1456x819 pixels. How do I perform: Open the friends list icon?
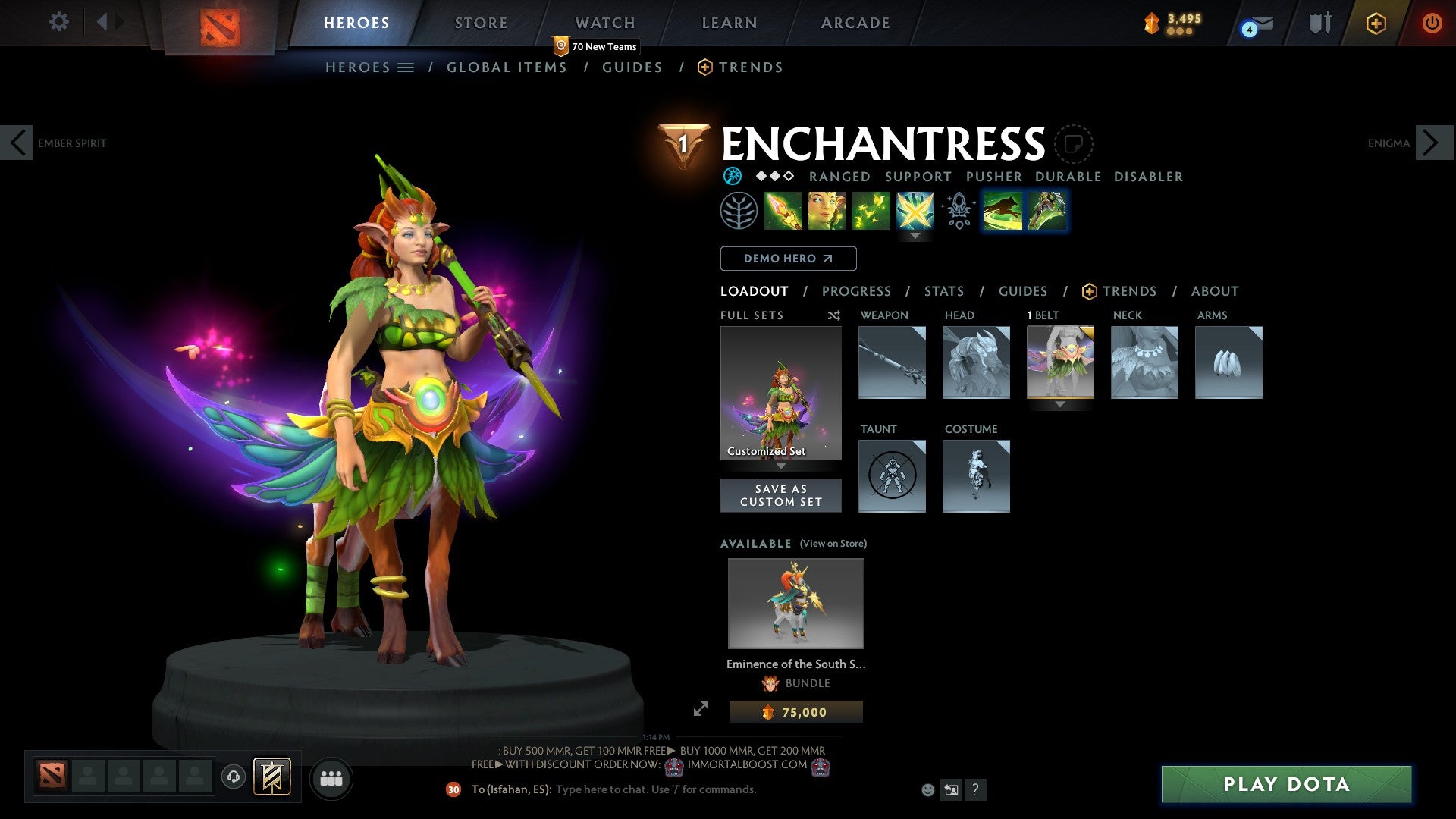tap(330, 777)
